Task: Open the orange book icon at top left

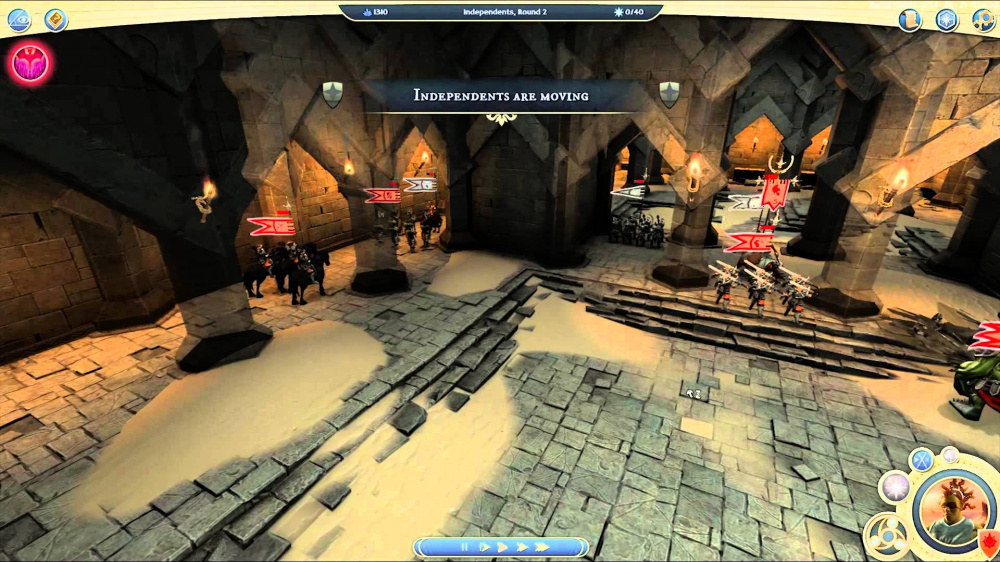Action: [x=56, y=20]
